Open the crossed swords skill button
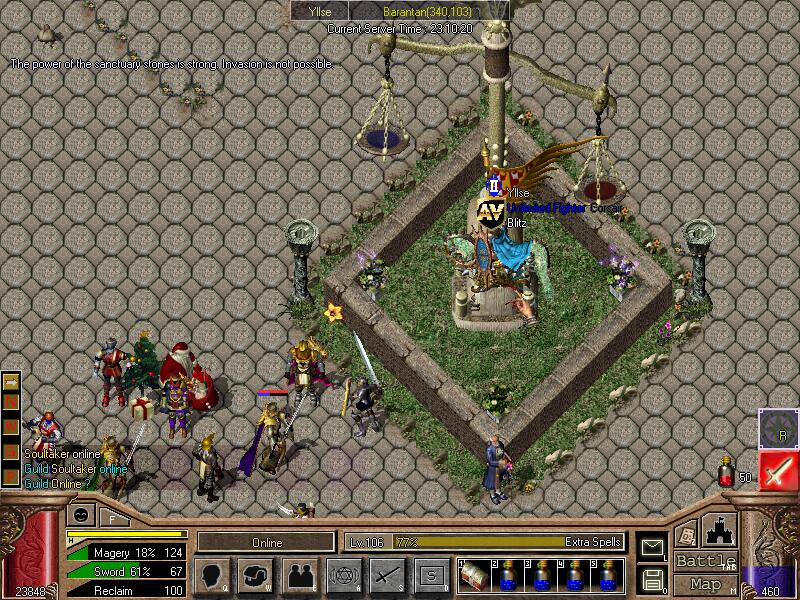Screen dimensions: 800x600 387,575
